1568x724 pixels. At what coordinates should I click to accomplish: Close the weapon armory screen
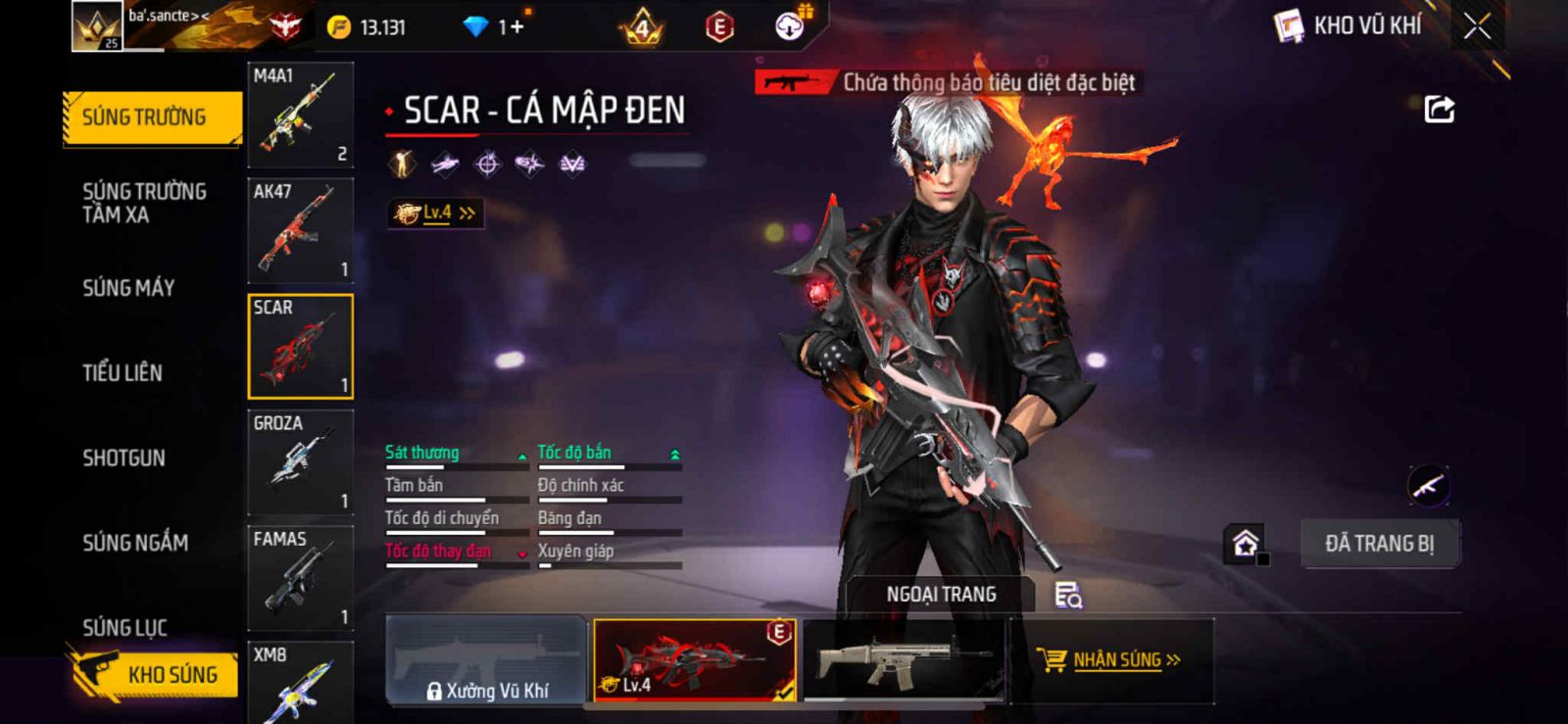(x=1477, y=26)
